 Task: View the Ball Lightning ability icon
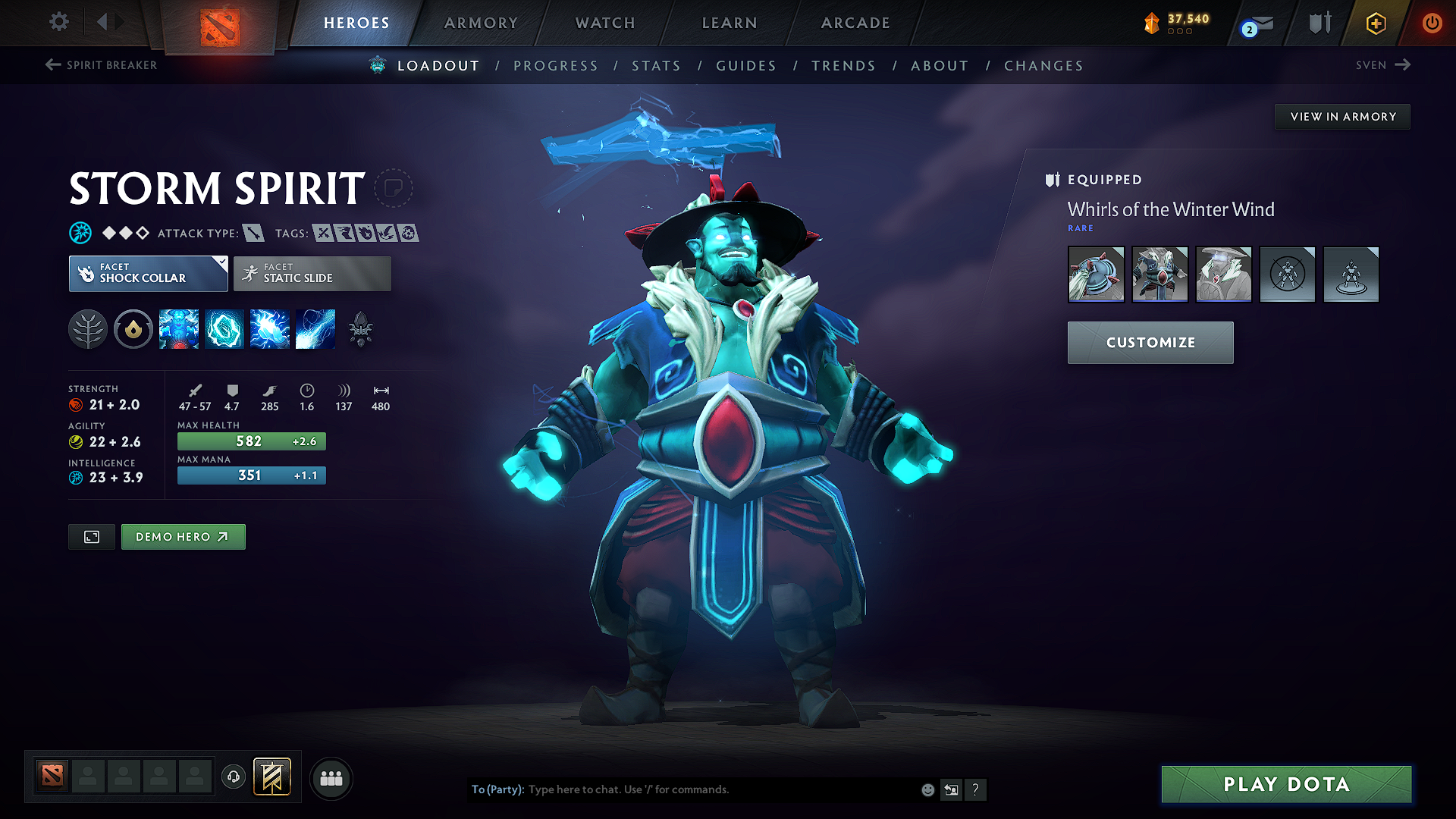[x=315, y=328]
